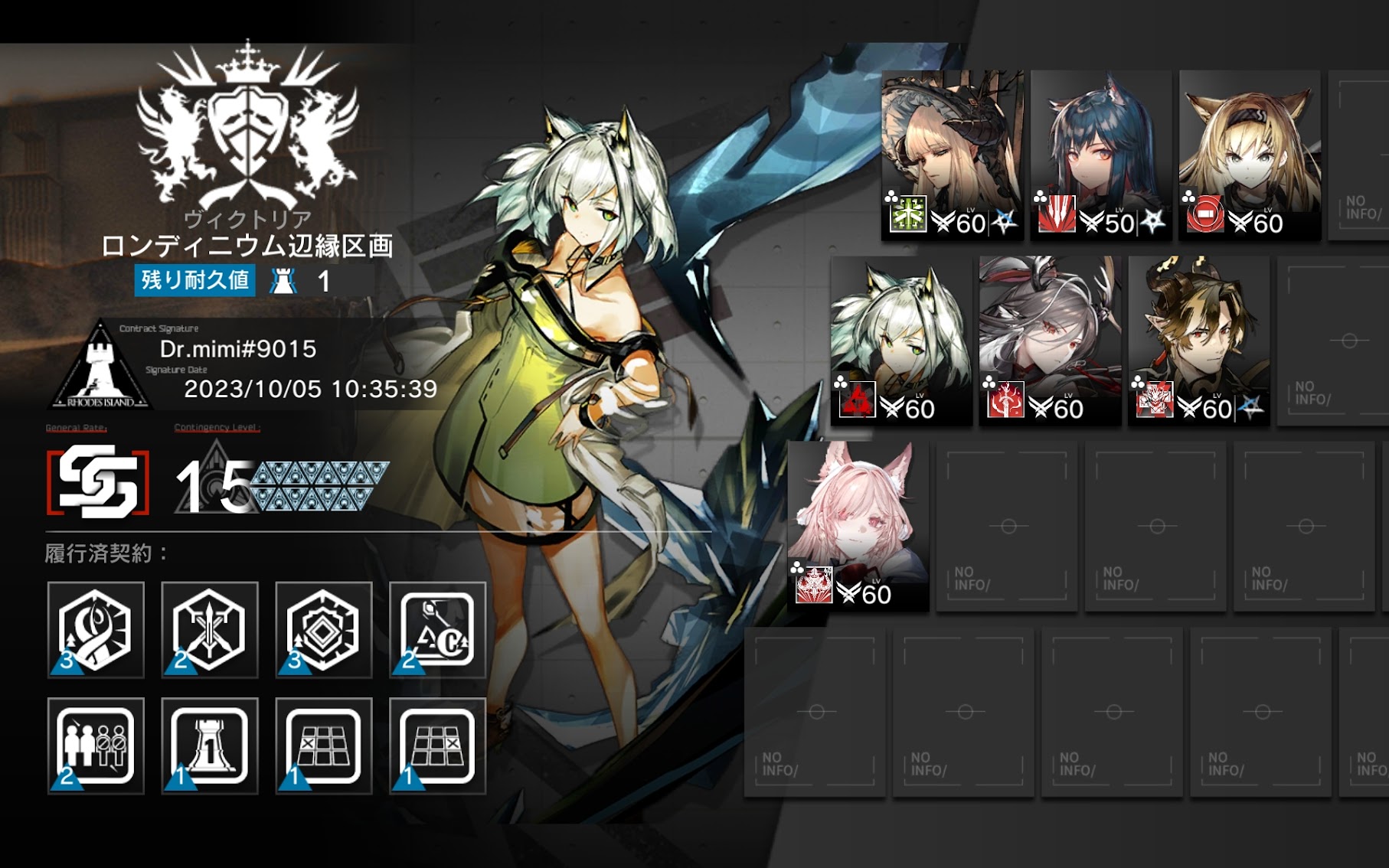The image size is (1389, 868).
Task: Inspect the diamond gear level 3 contract
Action: [323, 630]
